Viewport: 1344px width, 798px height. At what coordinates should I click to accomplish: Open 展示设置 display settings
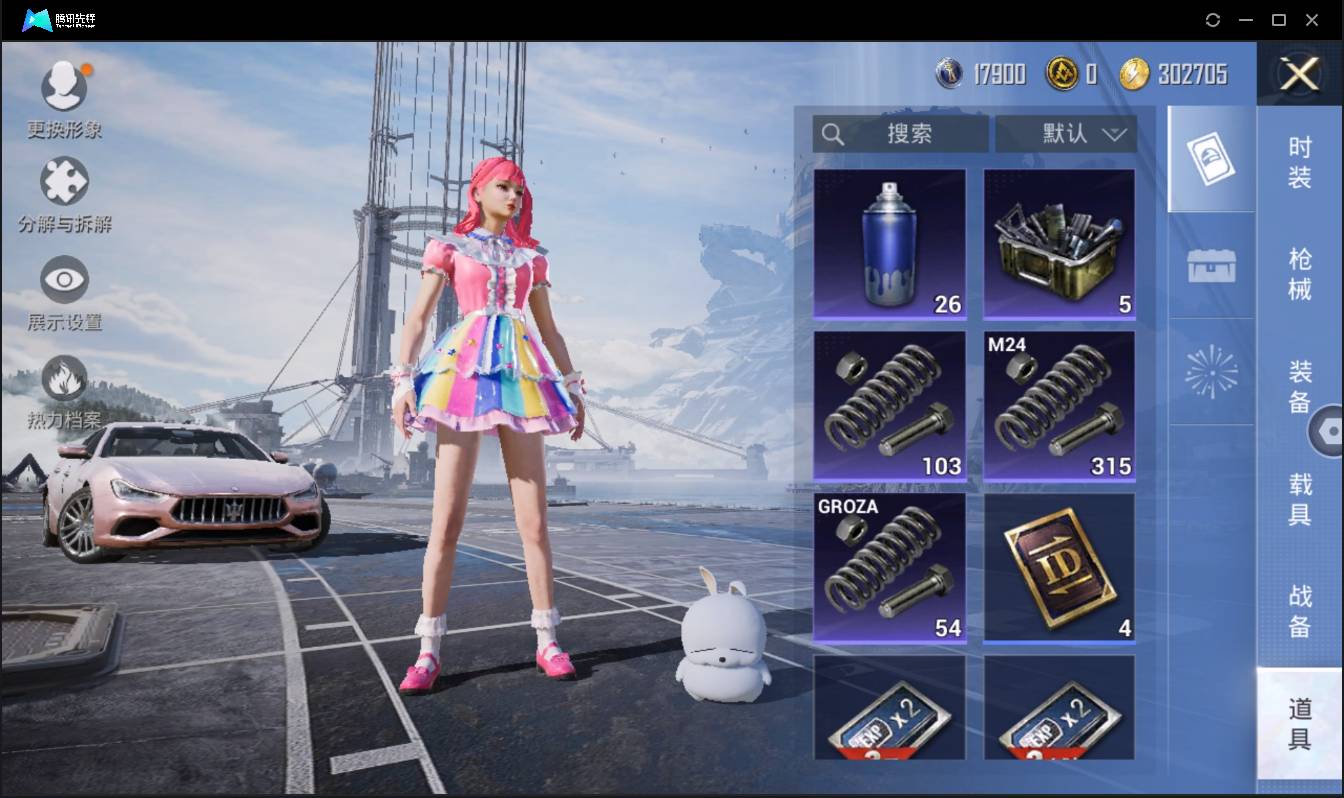coord(64,281)
